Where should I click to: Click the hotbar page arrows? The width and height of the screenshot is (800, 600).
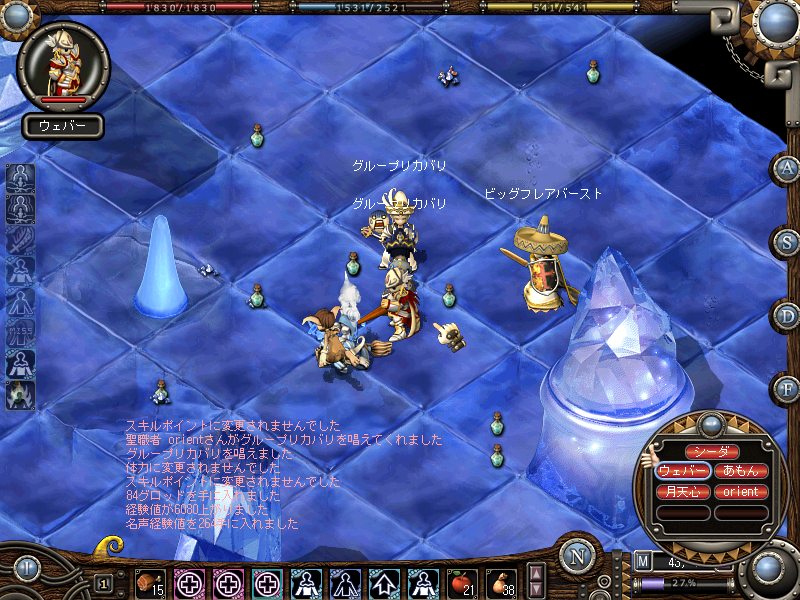(536, 581)
